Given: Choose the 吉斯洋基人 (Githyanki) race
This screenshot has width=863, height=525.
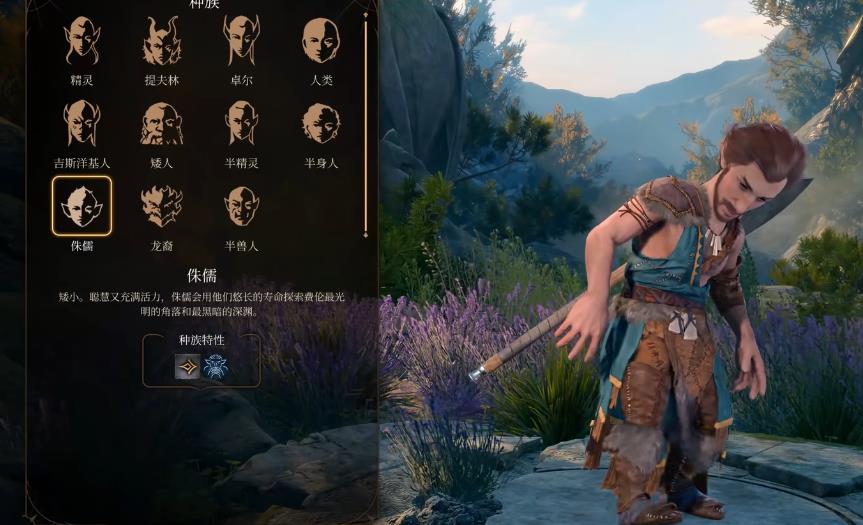Looking at the screenshot, I should coord(82,123).
